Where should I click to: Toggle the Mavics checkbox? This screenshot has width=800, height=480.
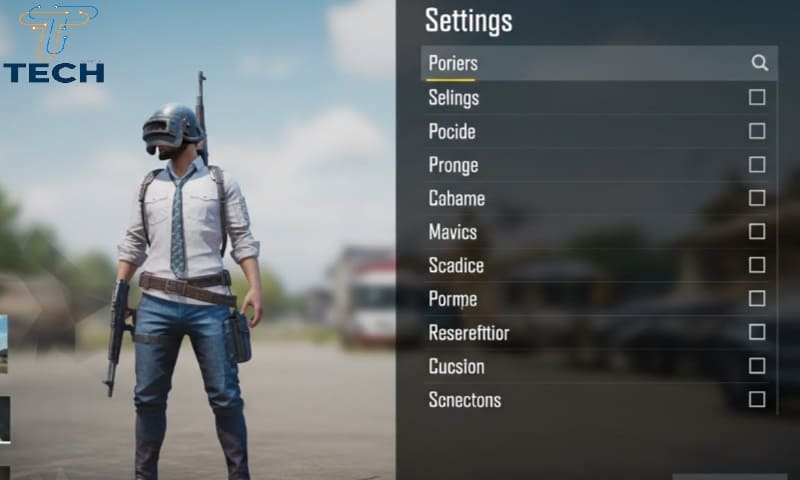pyautogui.click(x=757, y=231)
